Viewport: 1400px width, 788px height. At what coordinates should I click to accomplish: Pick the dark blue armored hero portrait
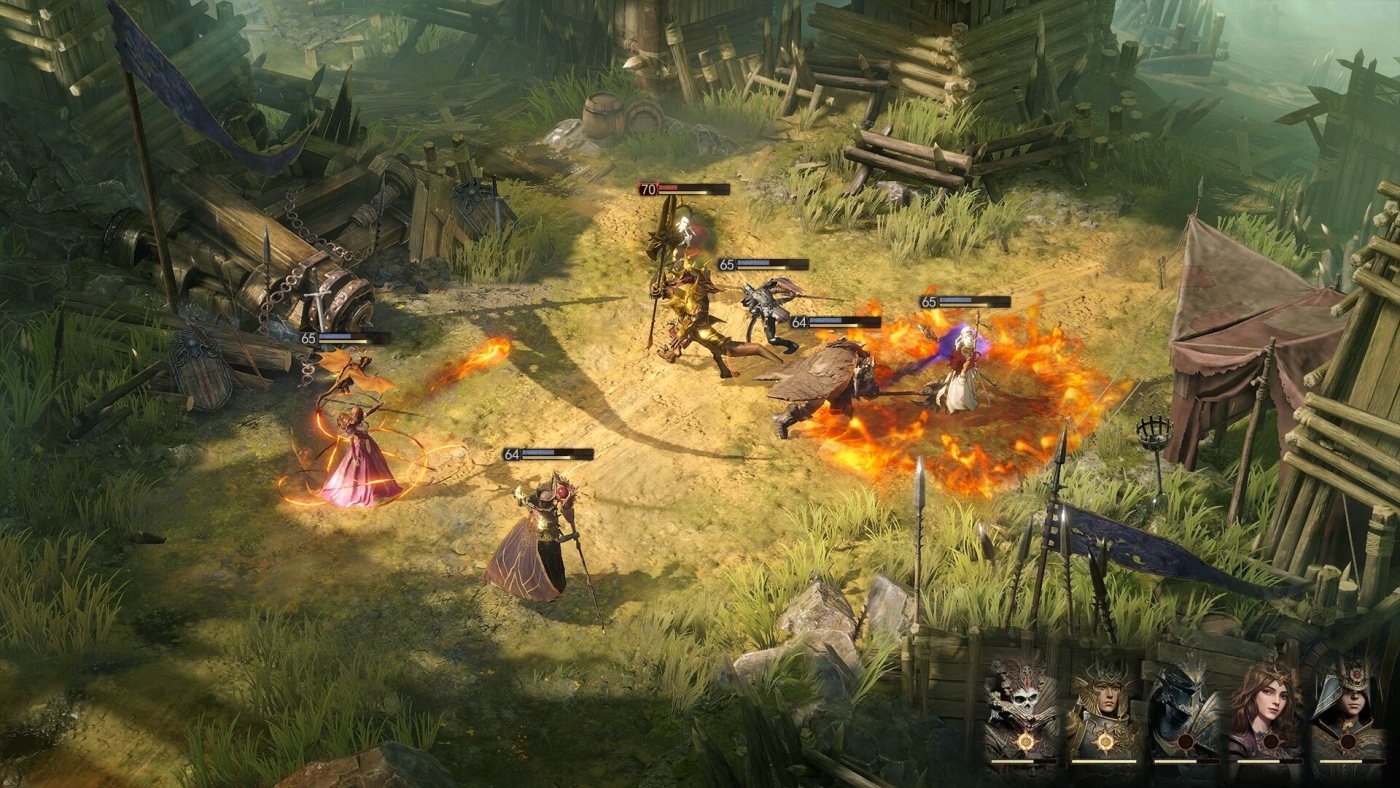1184,705
